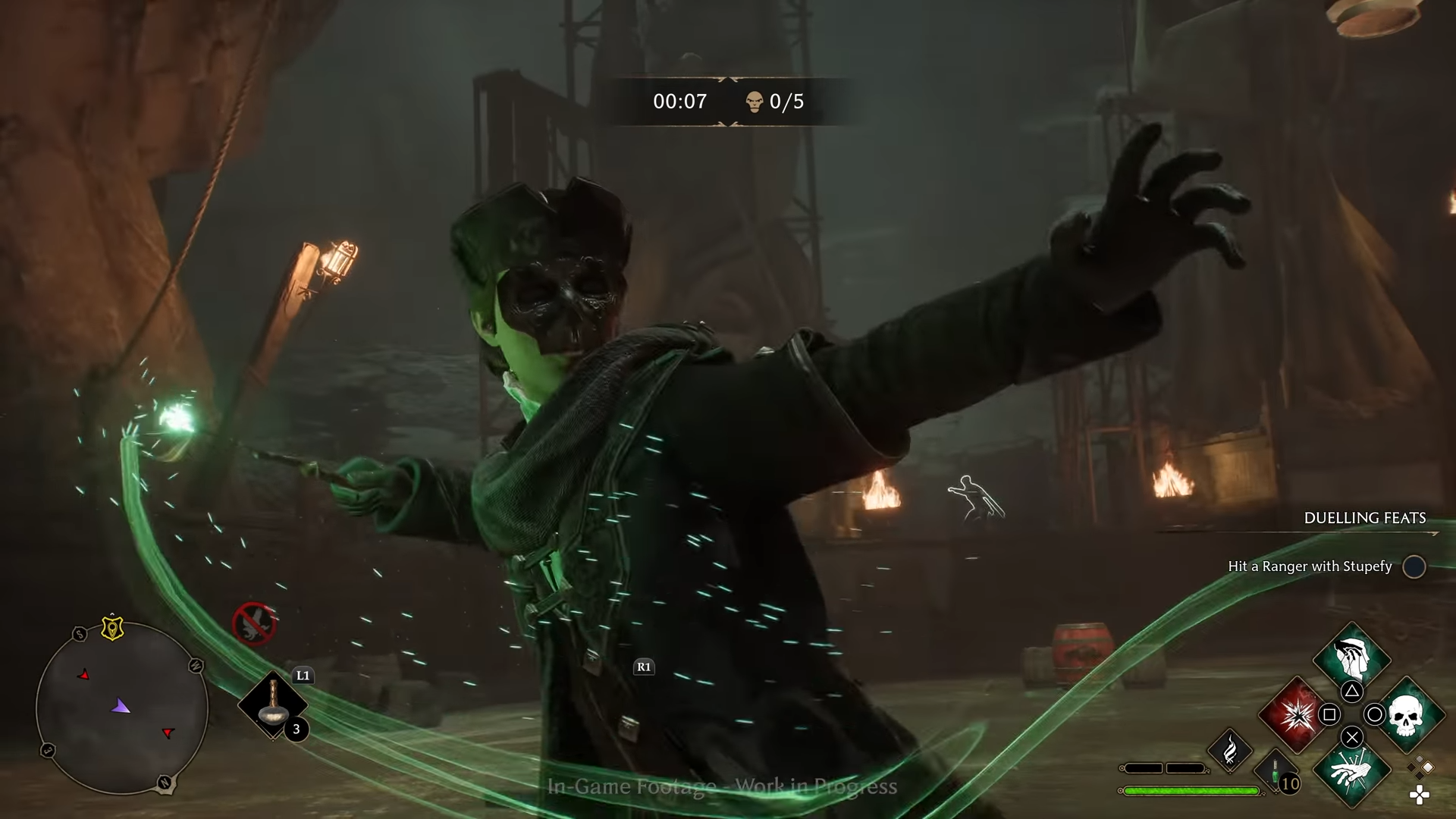Viewport: 1456px width, 819px height.
Task: Open the Duelling Feats header label
Action: coord(1365,519)
